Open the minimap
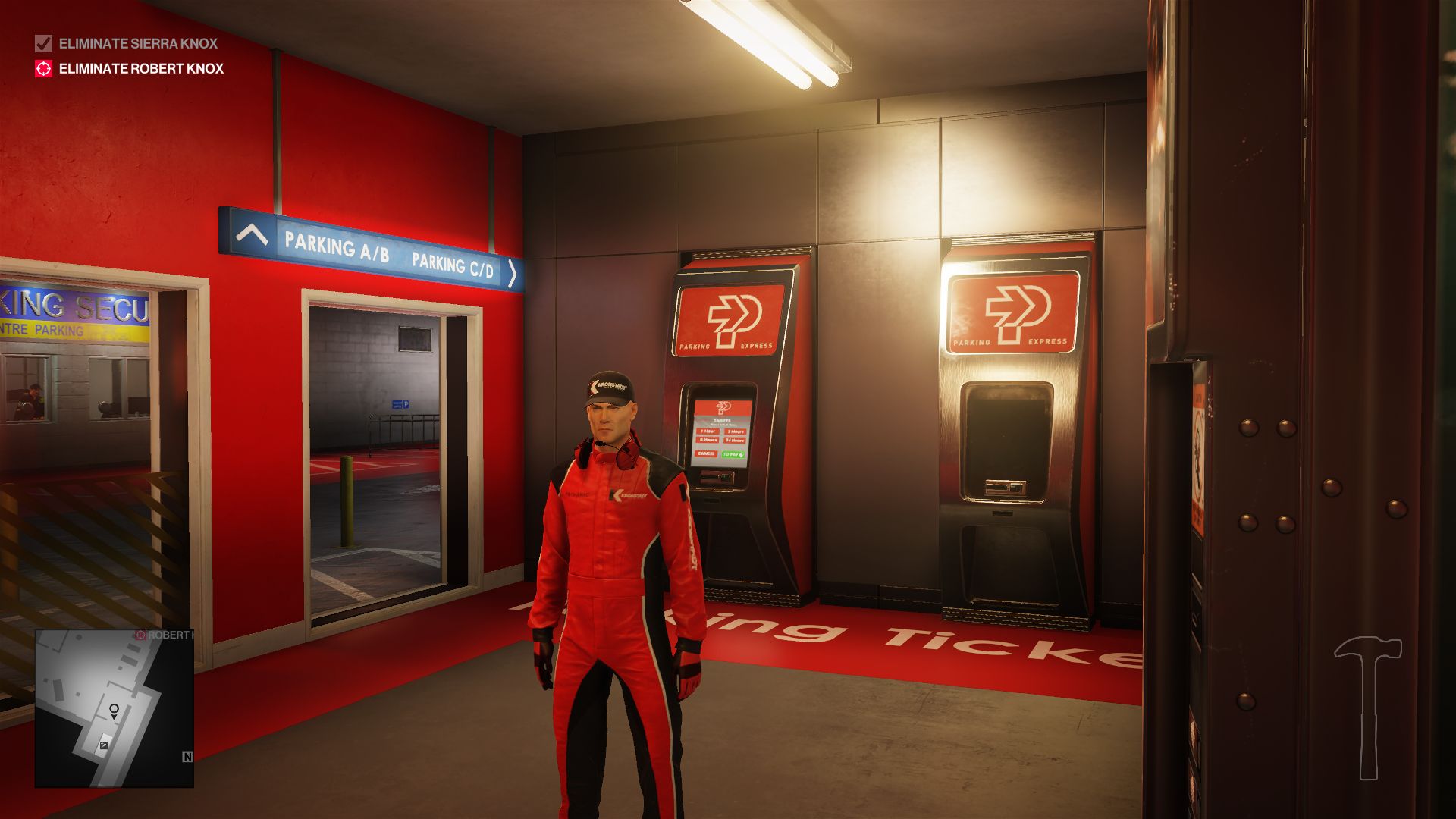 click(114, 708)
